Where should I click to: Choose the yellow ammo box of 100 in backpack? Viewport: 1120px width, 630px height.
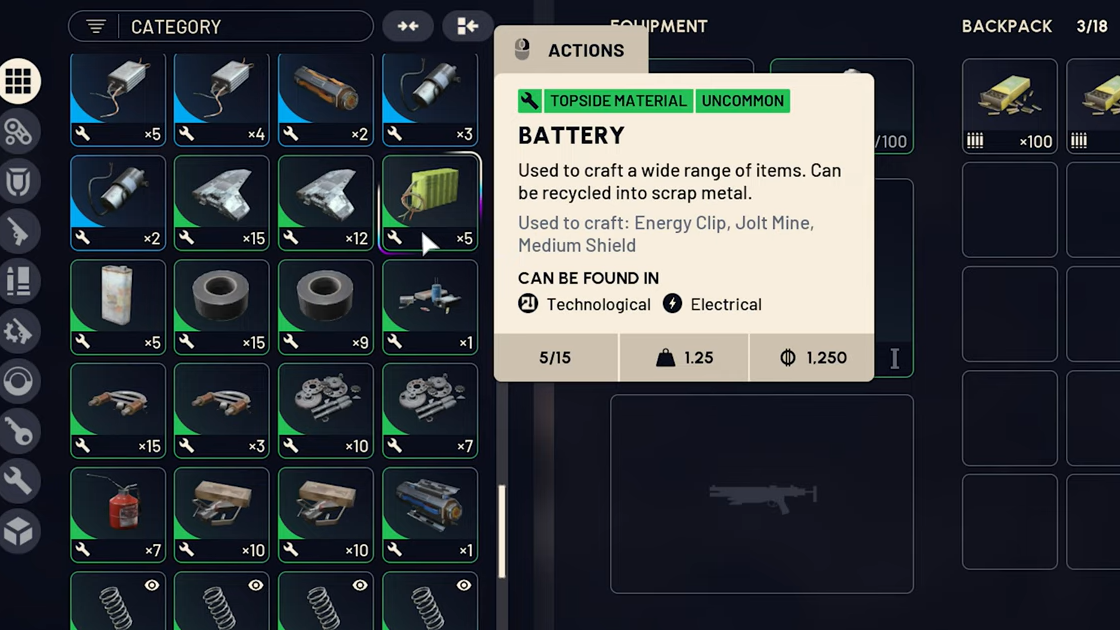pyautogui.click(x=1009, y=105)
